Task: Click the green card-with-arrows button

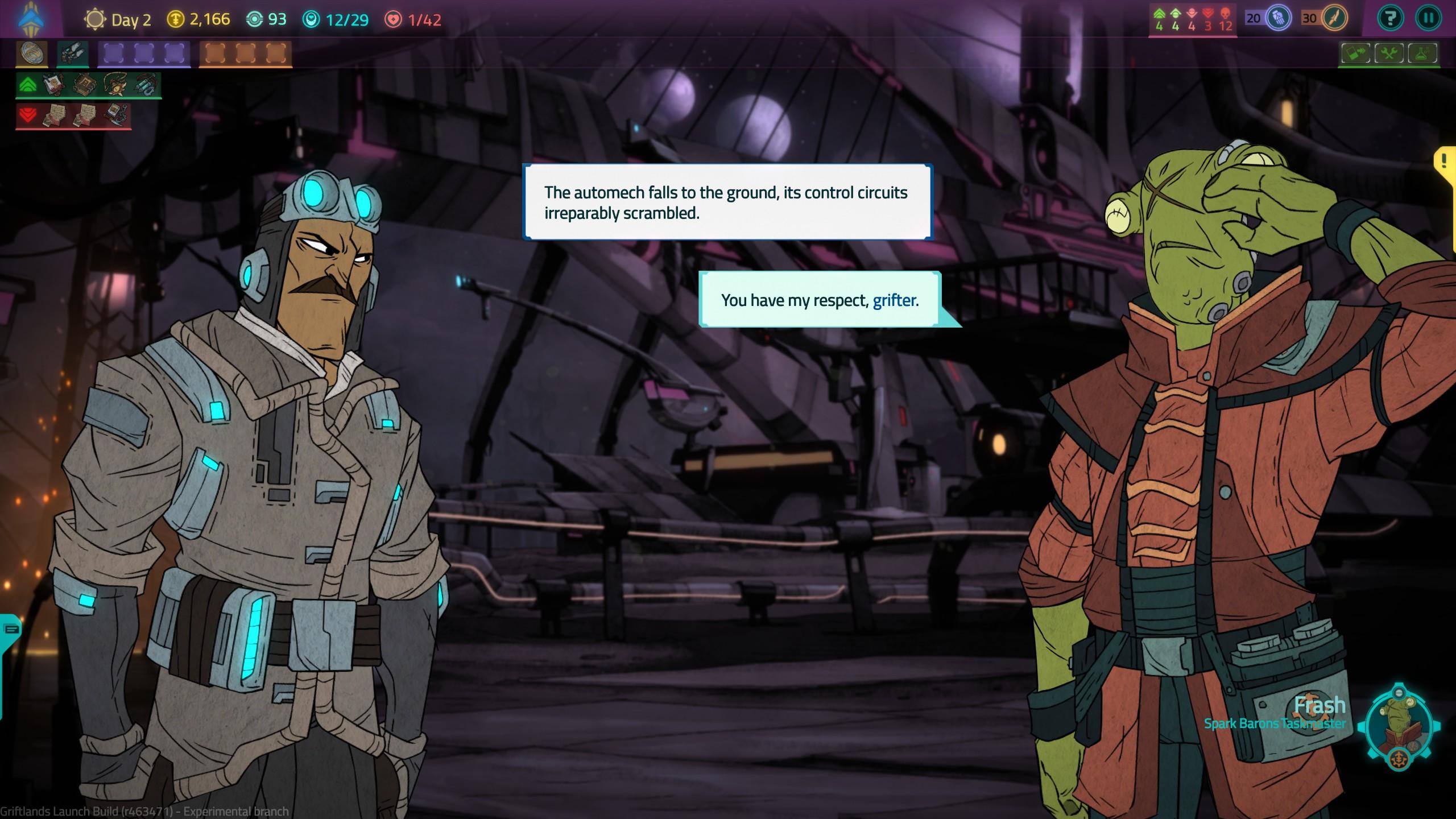Action: coord(1355,54)
